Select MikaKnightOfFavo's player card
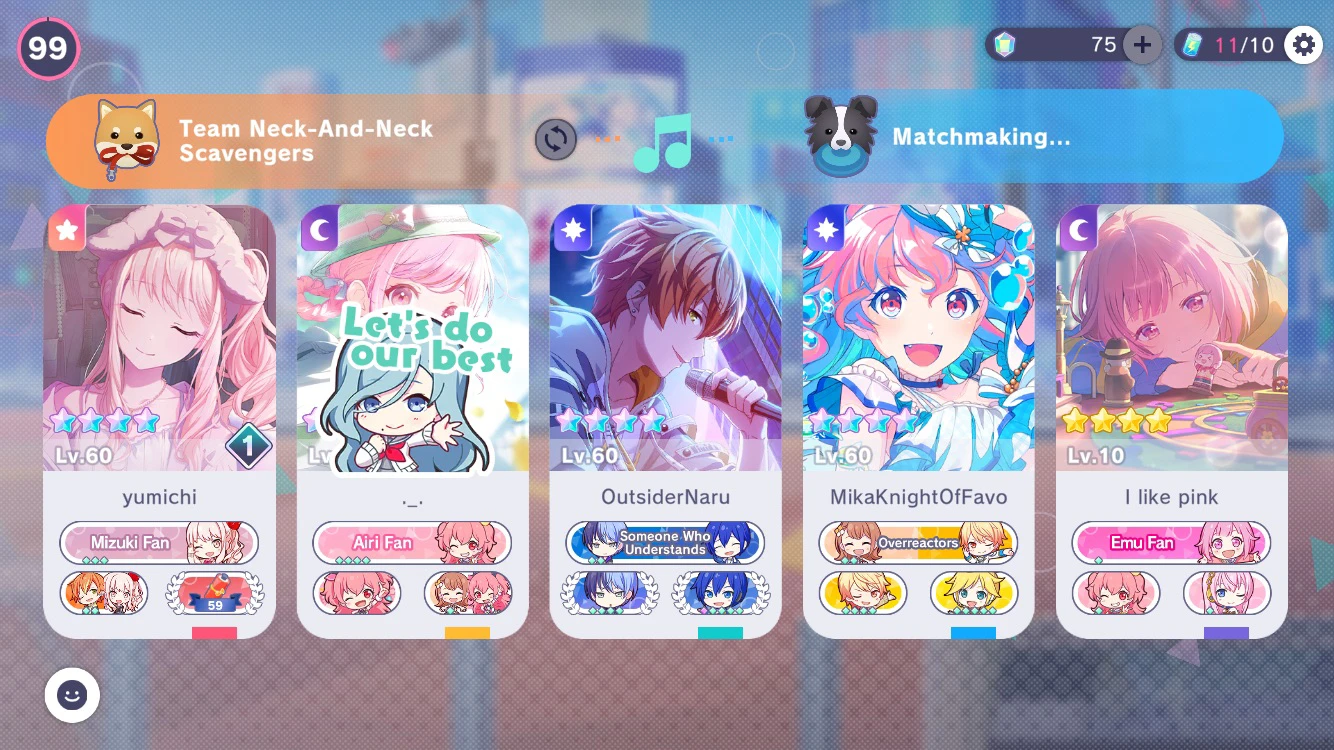Viewport: 1334px width, 750px height. point(919,420)
